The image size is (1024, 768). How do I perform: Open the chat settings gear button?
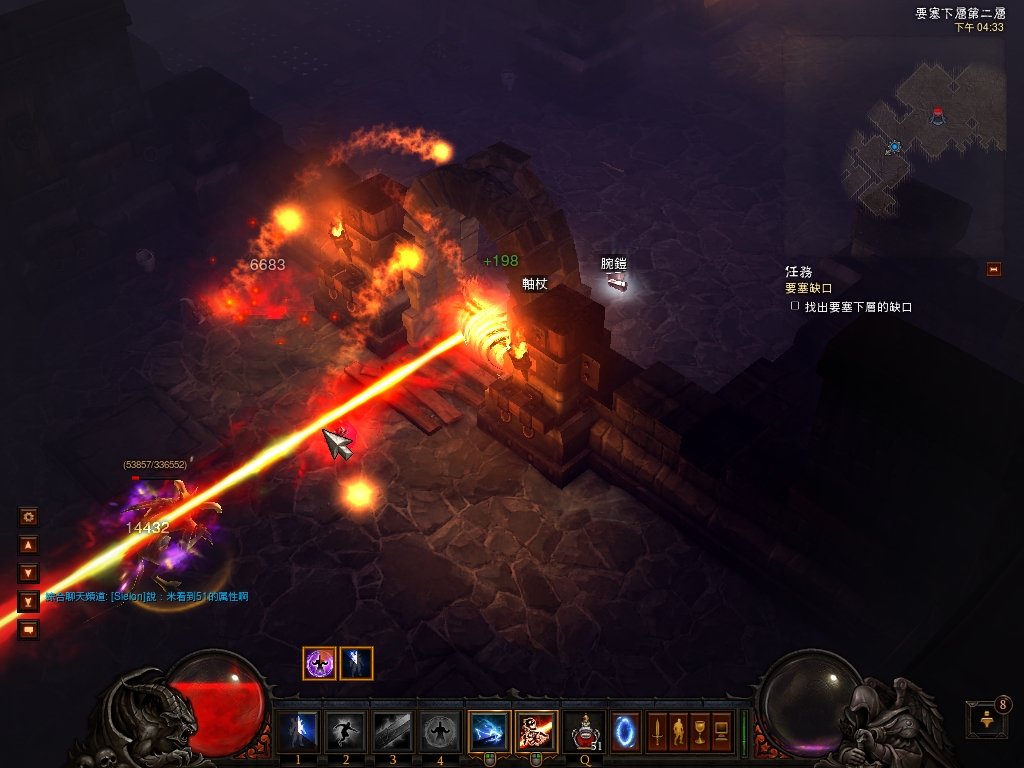pyautogui.click(x=29, y=517)
